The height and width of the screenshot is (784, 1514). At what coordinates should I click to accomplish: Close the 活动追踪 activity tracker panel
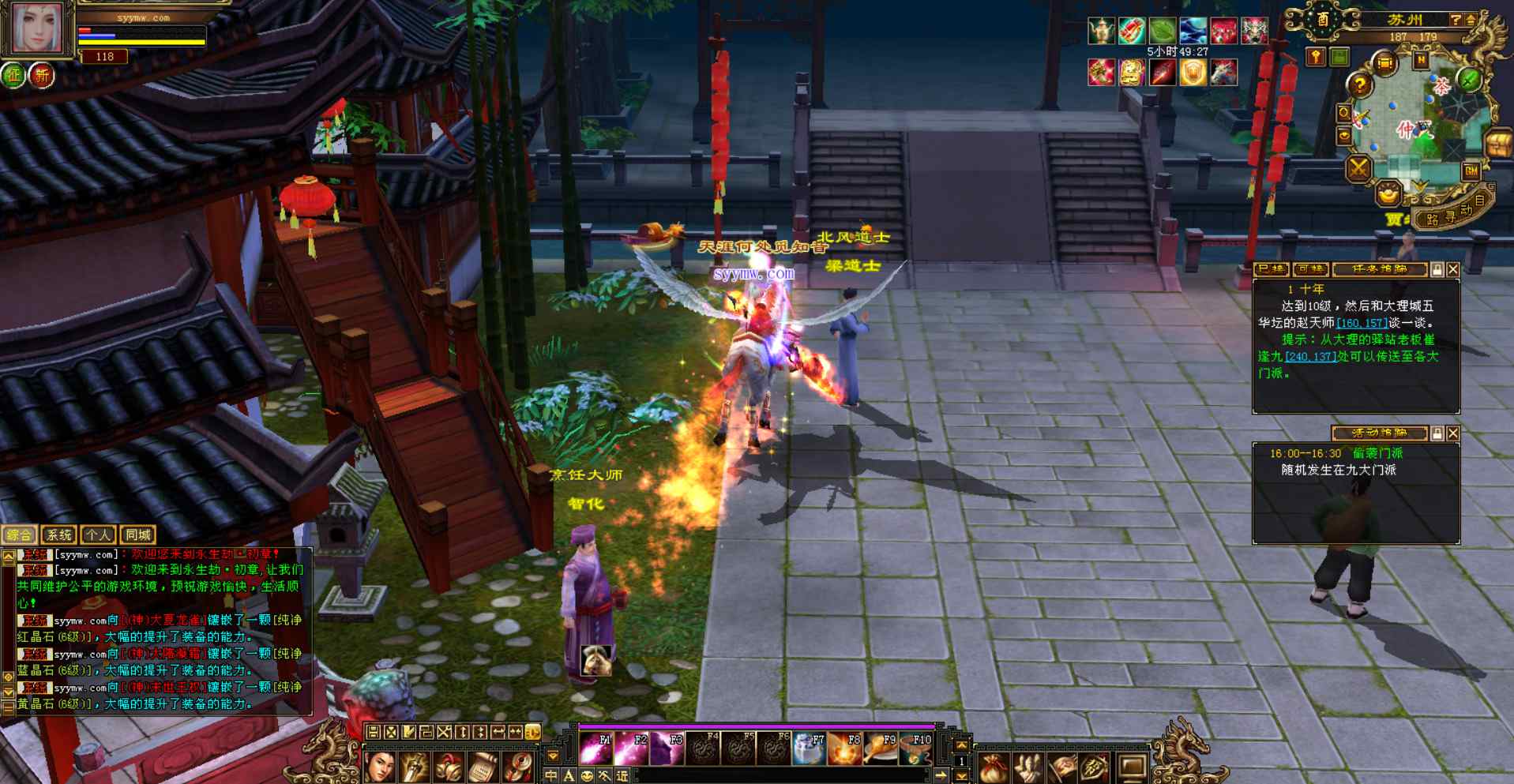[x=1453, y=433]
